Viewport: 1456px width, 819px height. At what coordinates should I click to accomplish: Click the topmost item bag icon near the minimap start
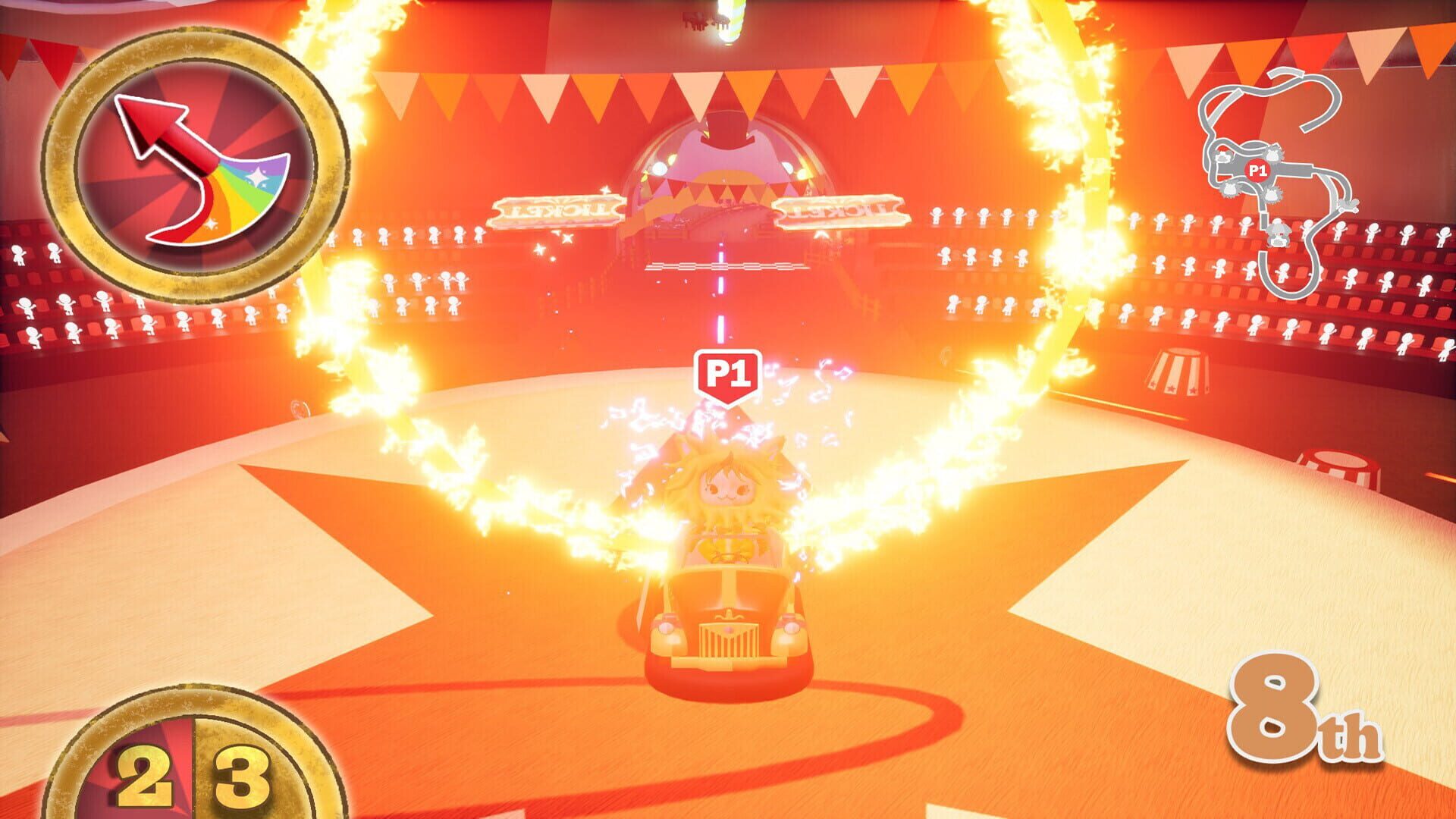(x=1273, y=153)
